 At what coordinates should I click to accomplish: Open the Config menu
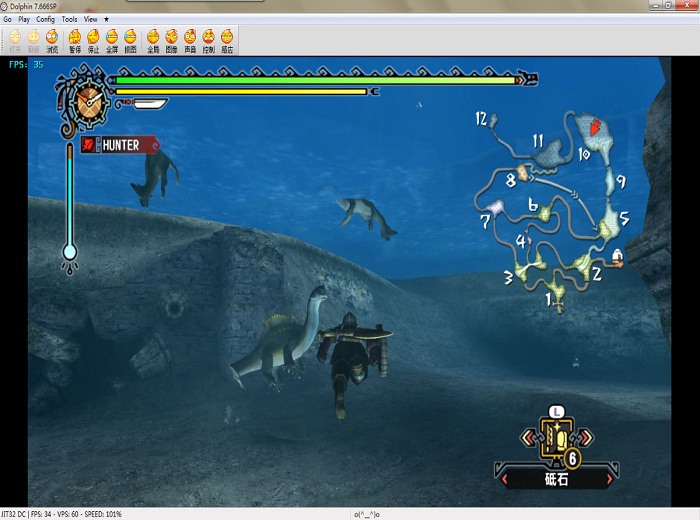pos(45,19)
